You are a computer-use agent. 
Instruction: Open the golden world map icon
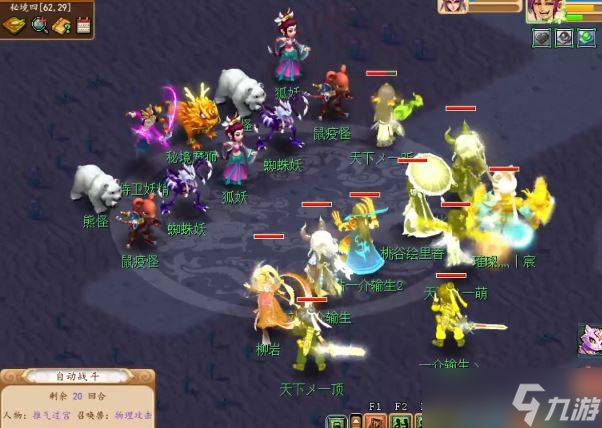coord(15,26)
